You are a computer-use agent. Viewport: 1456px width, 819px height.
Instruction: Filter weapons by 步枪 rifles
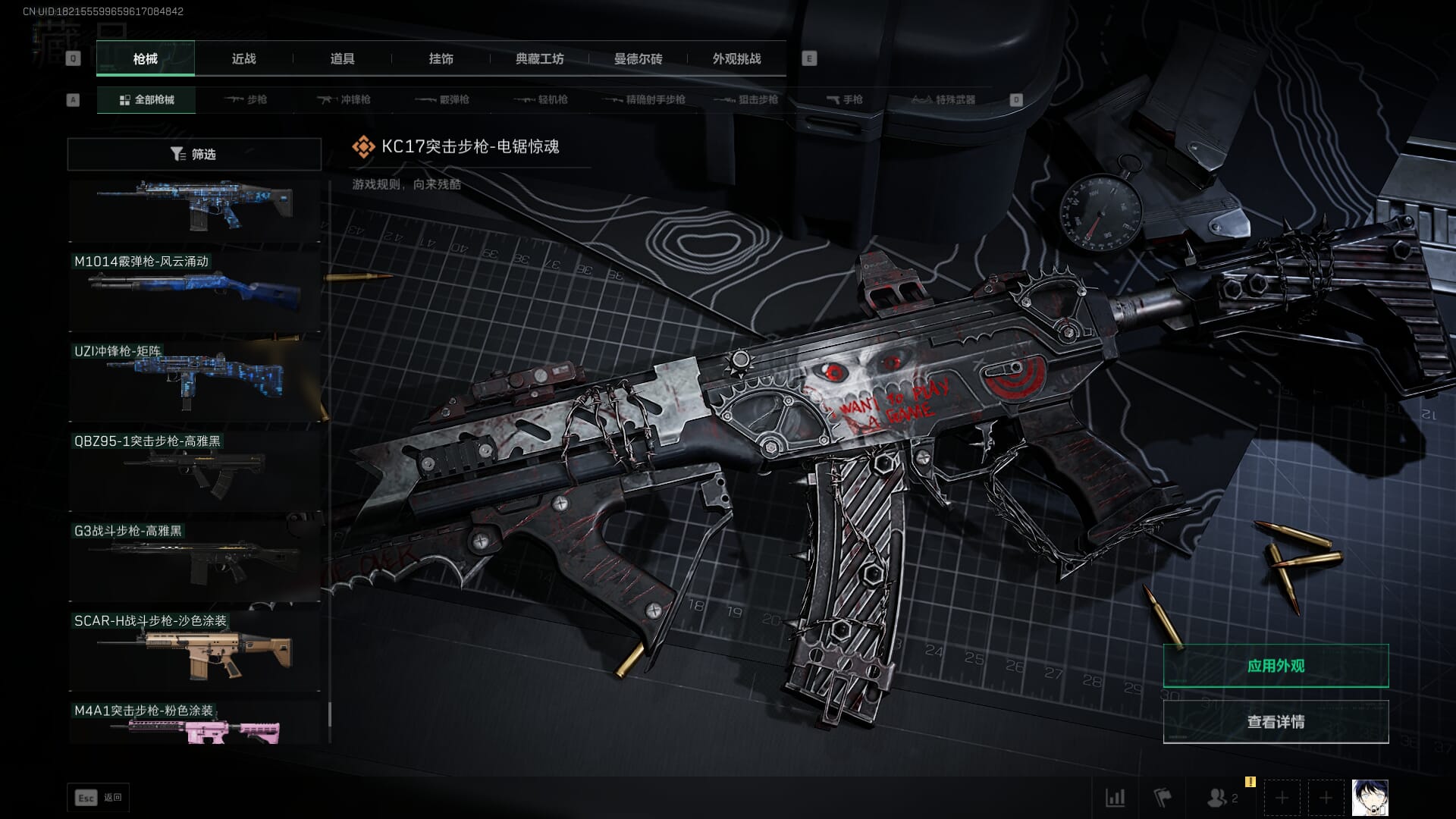(x=246, y=99)
